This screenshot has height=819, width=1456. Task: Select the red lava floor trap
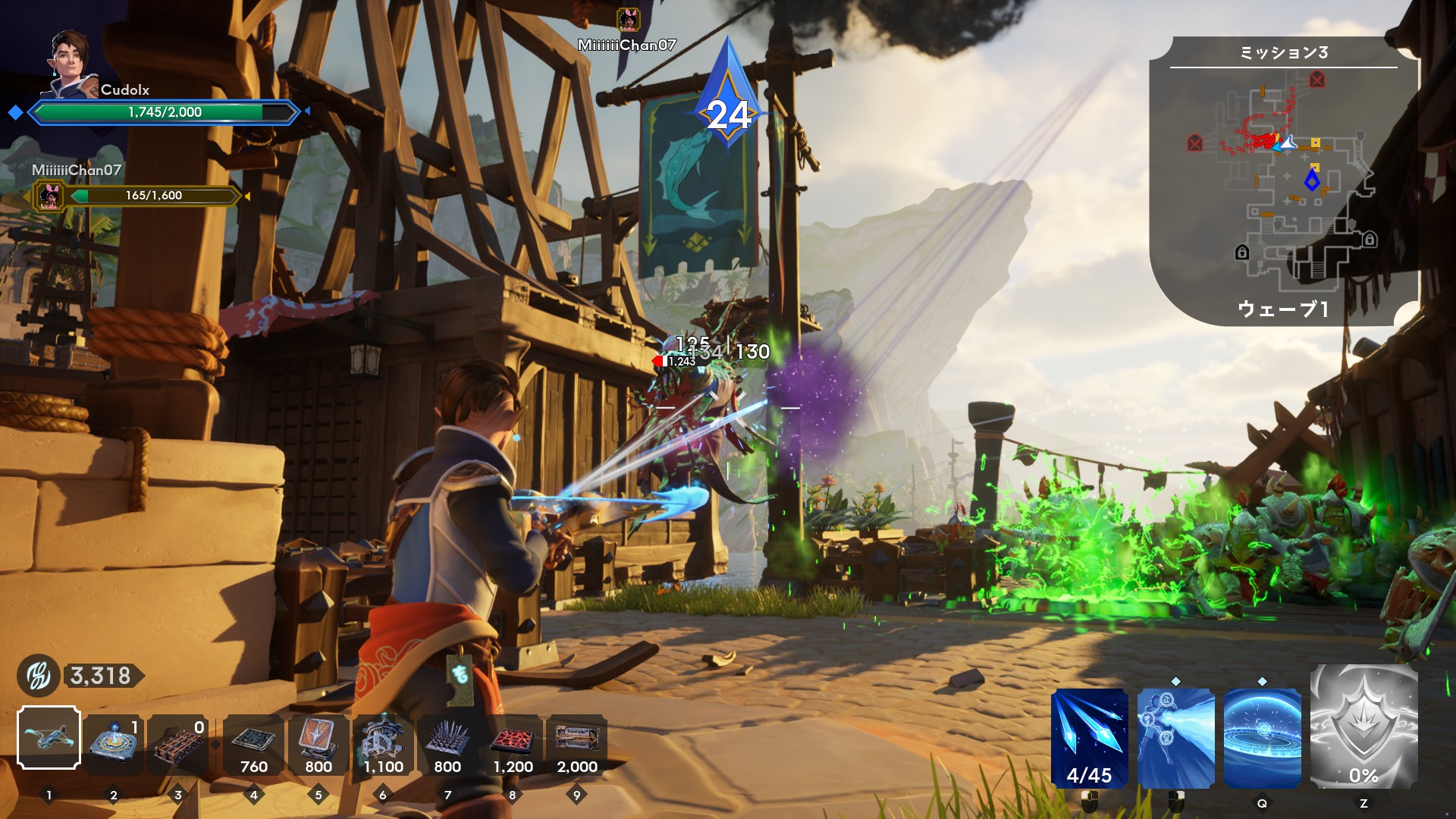[x=513, y=743]
